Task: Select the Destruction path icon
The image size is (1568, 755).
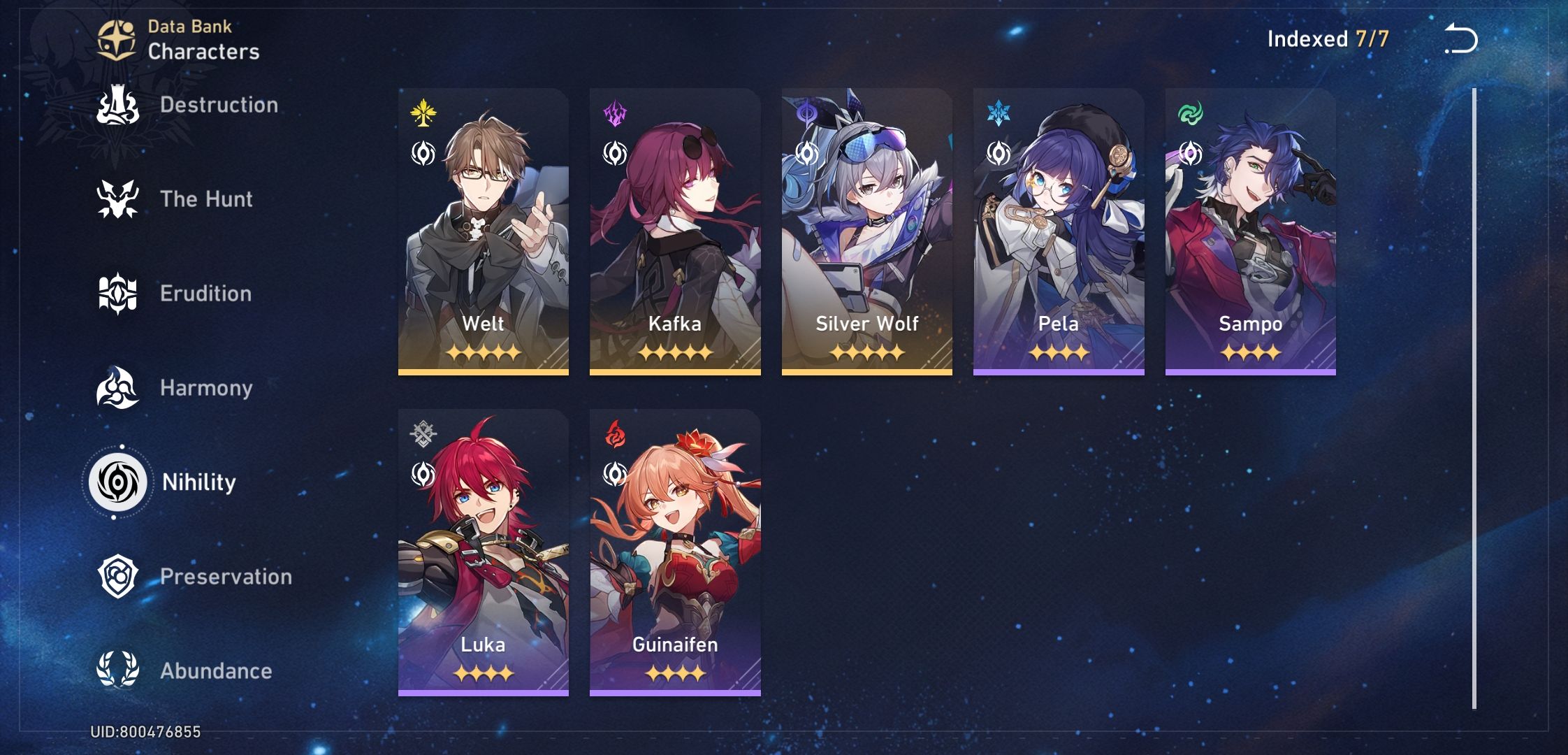Action: pyautogui.click(x=117, y=105)
